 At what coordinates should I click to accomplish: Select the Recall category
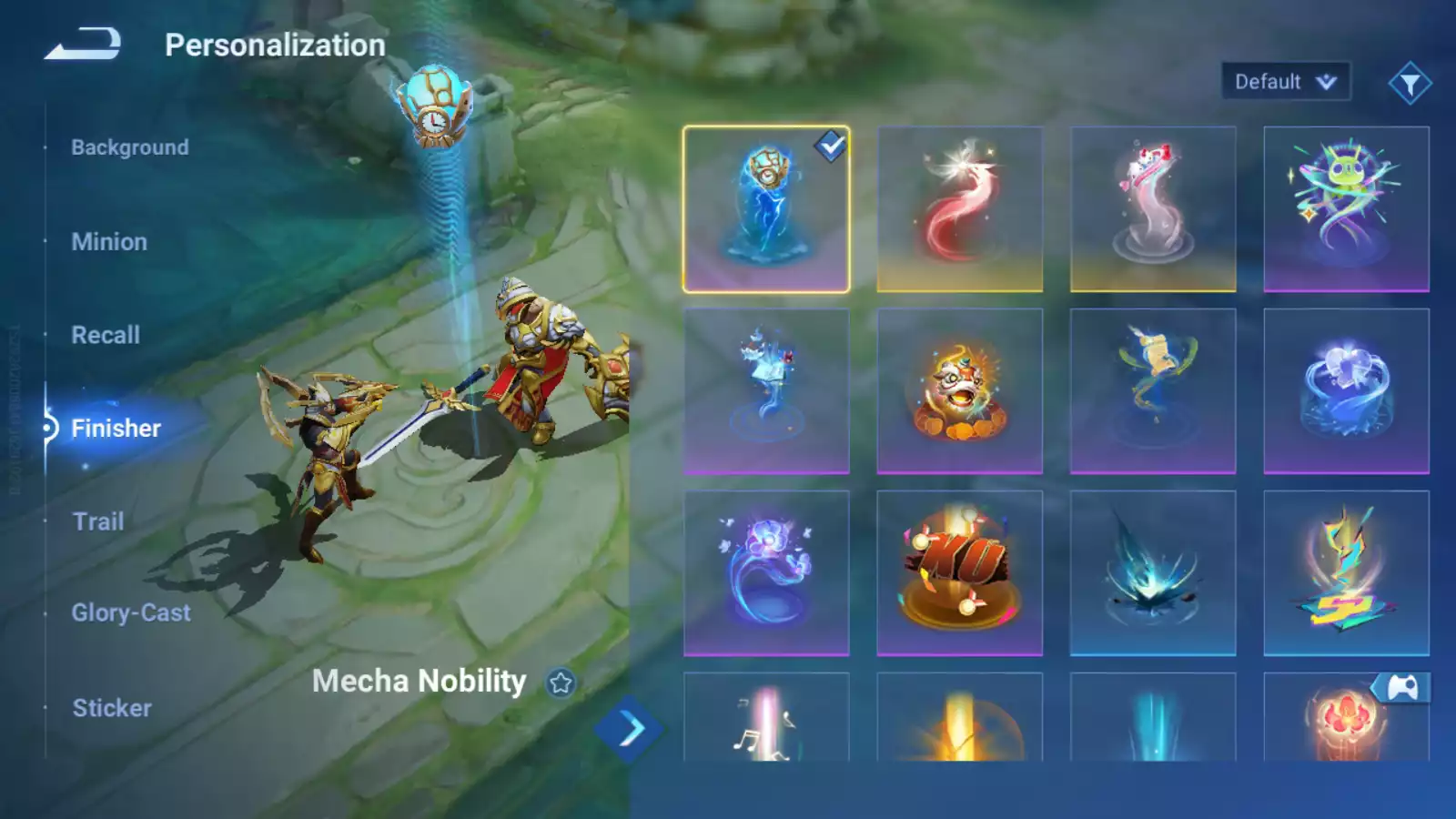coord(106,335)
